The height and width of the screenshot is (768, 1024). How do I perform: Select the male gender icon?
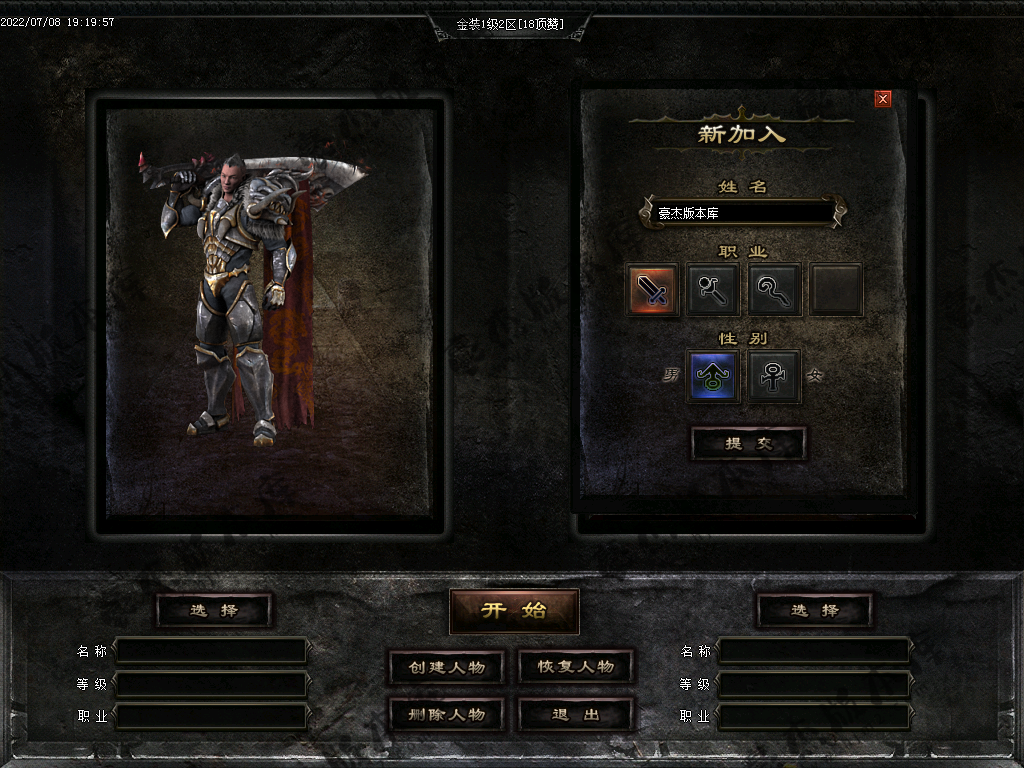713,376
